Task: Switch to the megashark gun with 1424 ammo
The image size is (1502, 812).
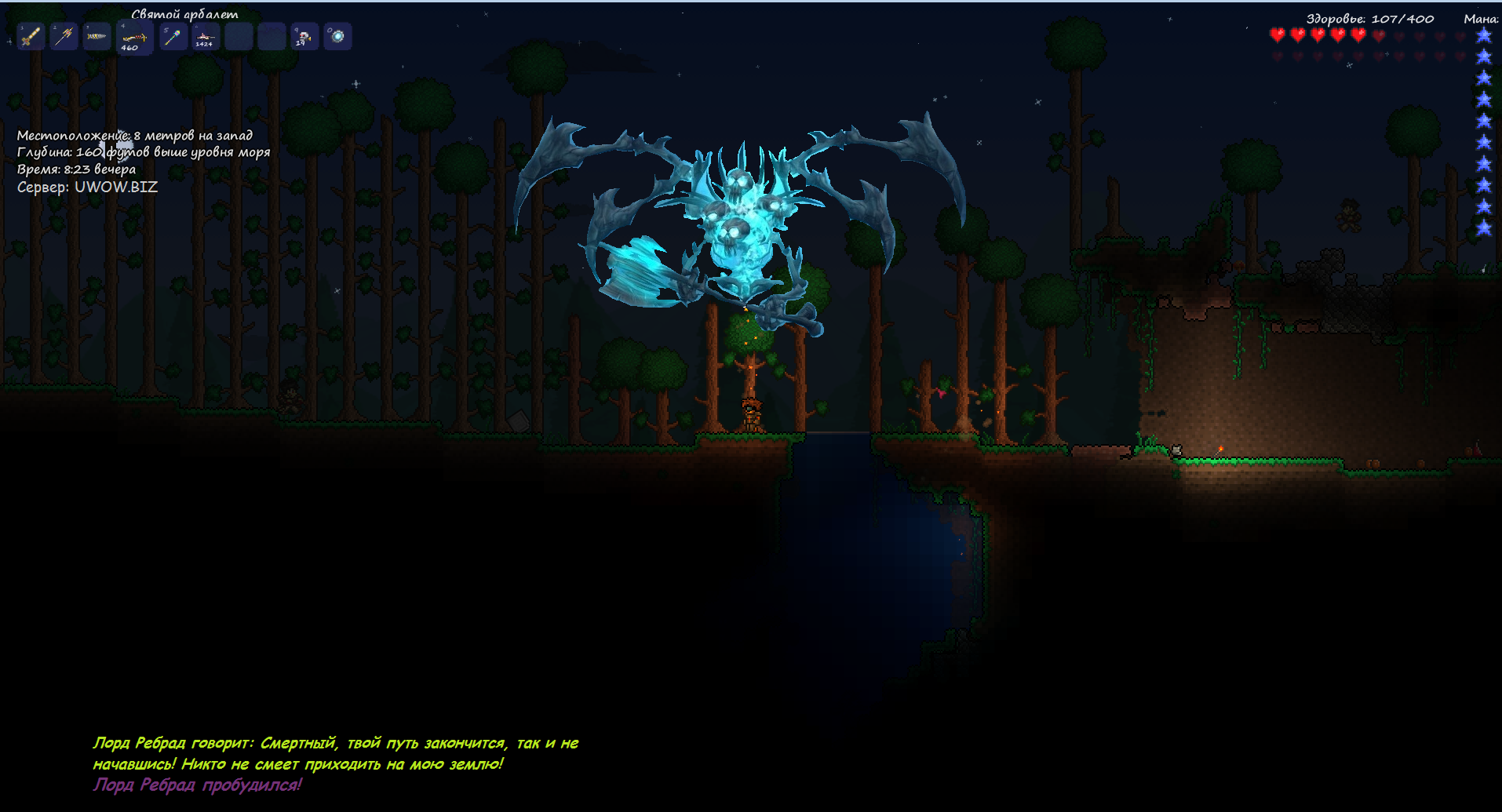Action: 206,36
